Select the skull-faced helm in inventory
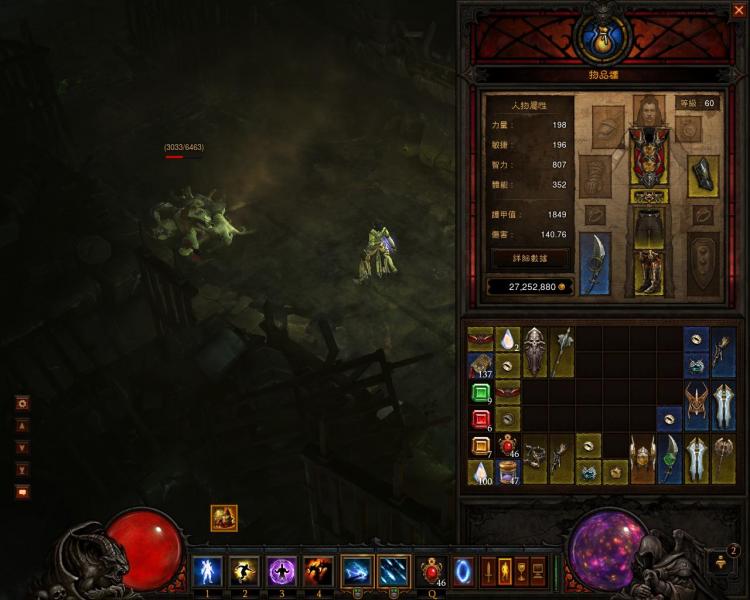The height and width of the screenshot is (600, 750). (x=535, y=352)
